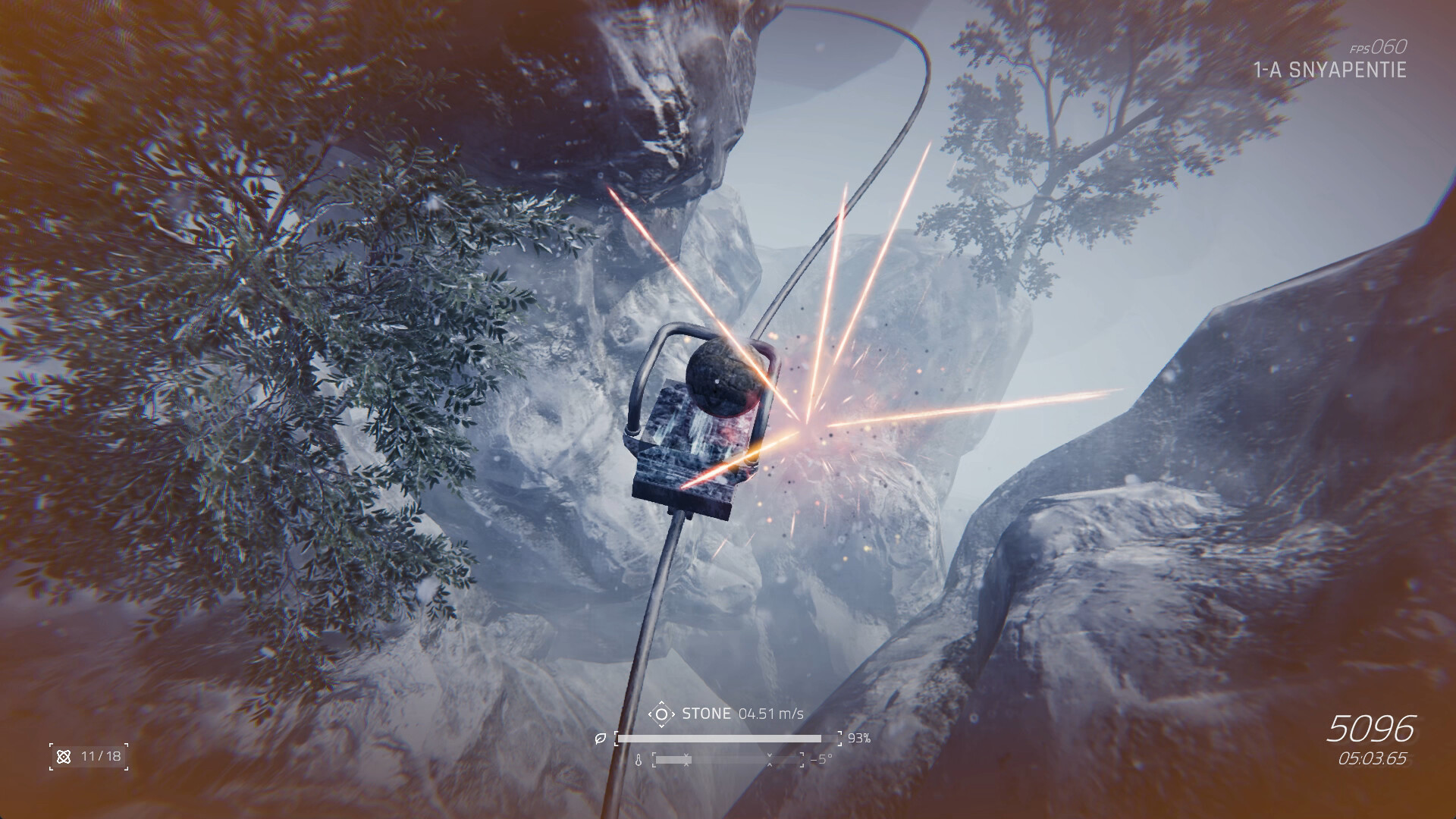1456x819 pixels.
Task: Click the right arrow of the STONE reticle
Action: coord(674,714)
